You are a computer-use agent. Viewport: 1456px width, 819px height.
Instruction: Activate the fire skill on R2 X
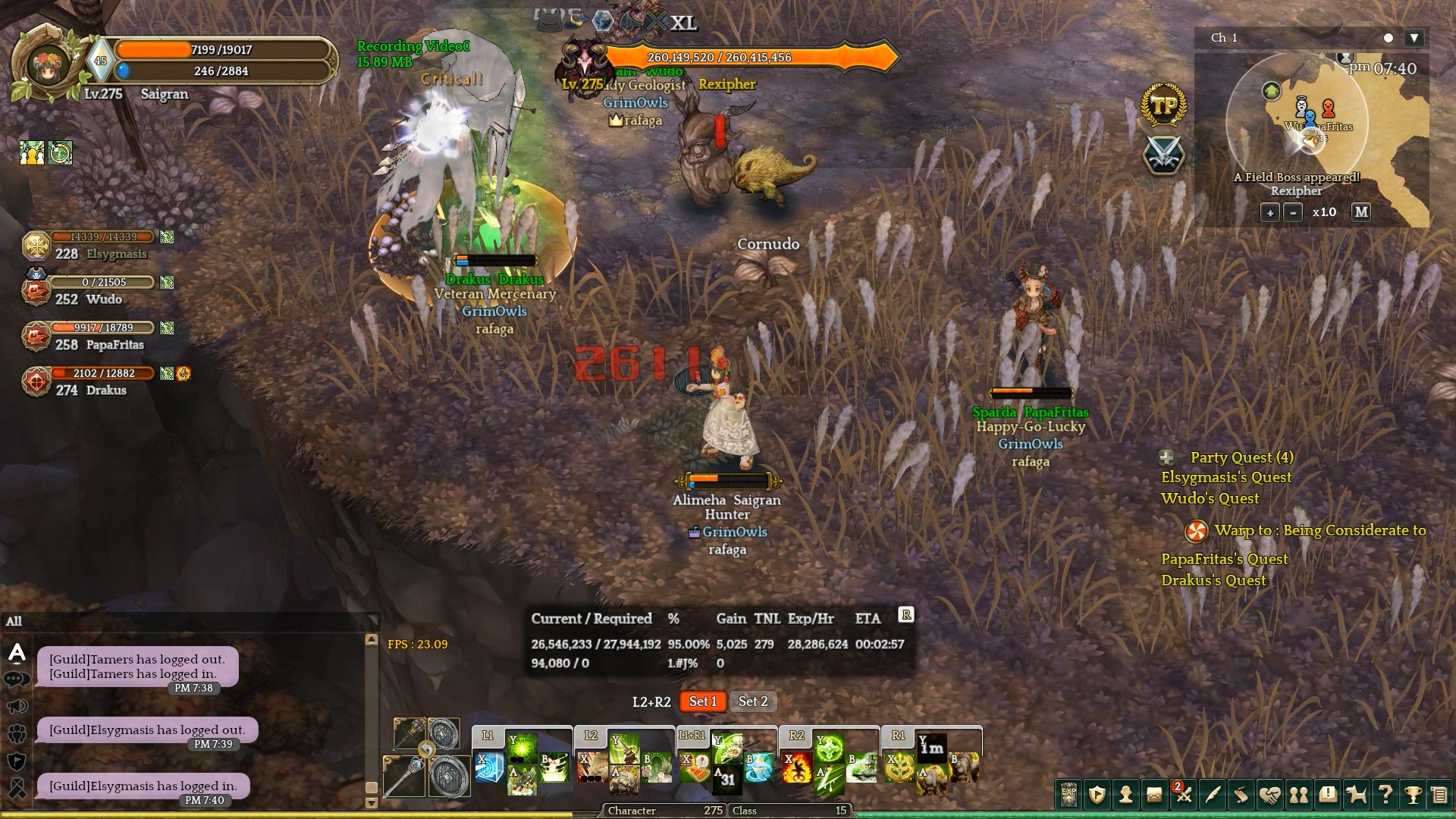798,768
